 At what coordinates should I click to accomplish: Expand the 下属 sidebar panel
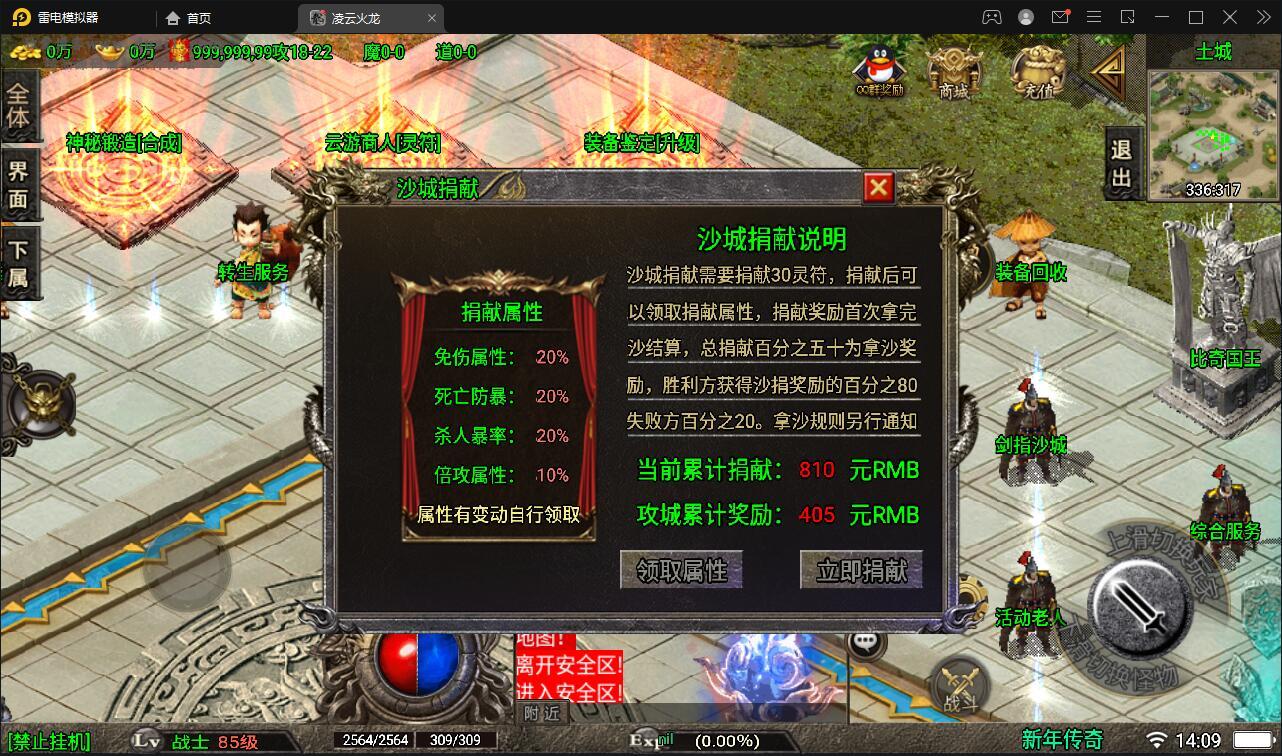coord(18,260)
